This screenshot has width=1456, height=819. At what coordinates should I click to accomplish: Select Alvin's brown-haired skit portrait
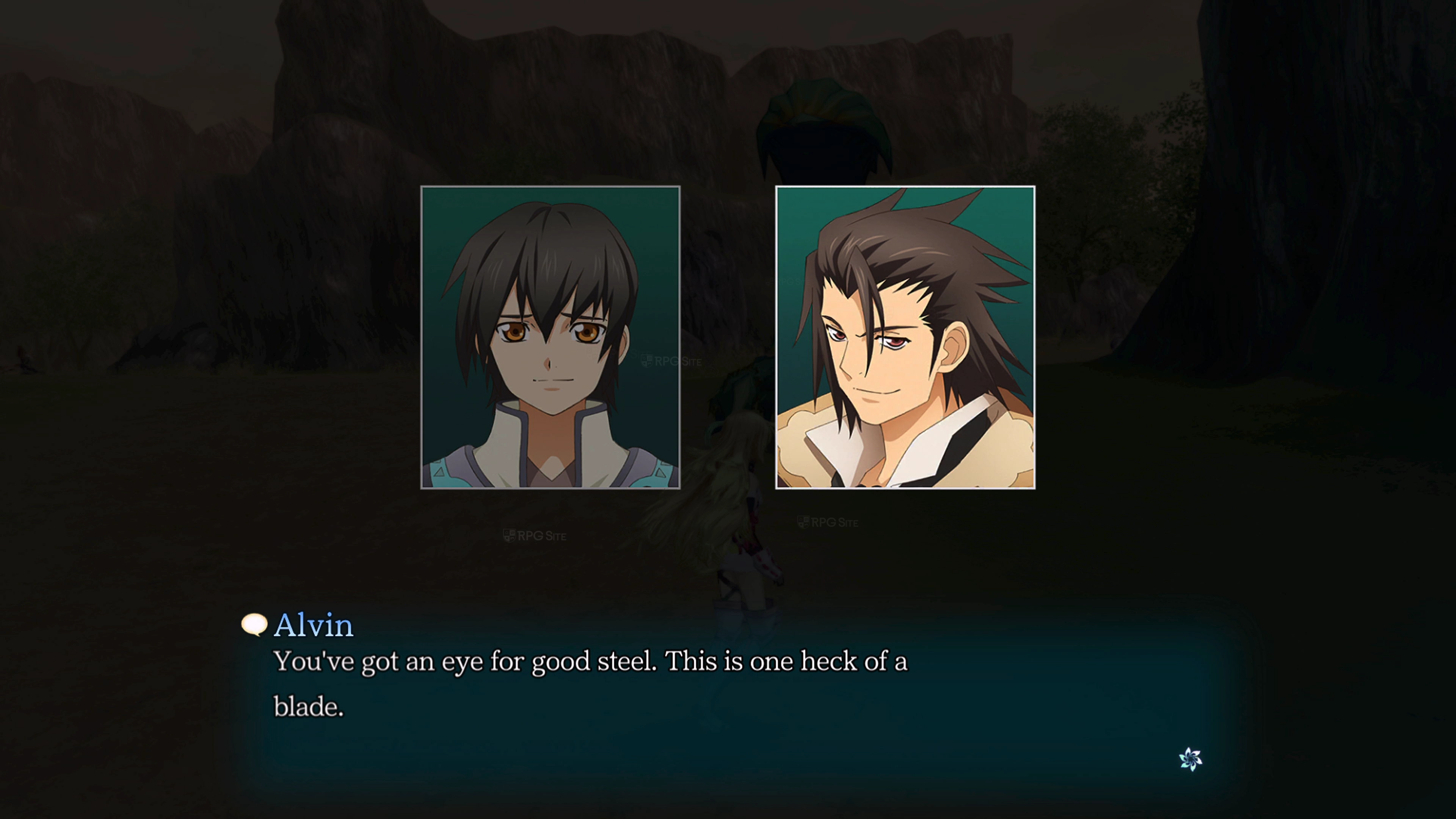(905, 337)
